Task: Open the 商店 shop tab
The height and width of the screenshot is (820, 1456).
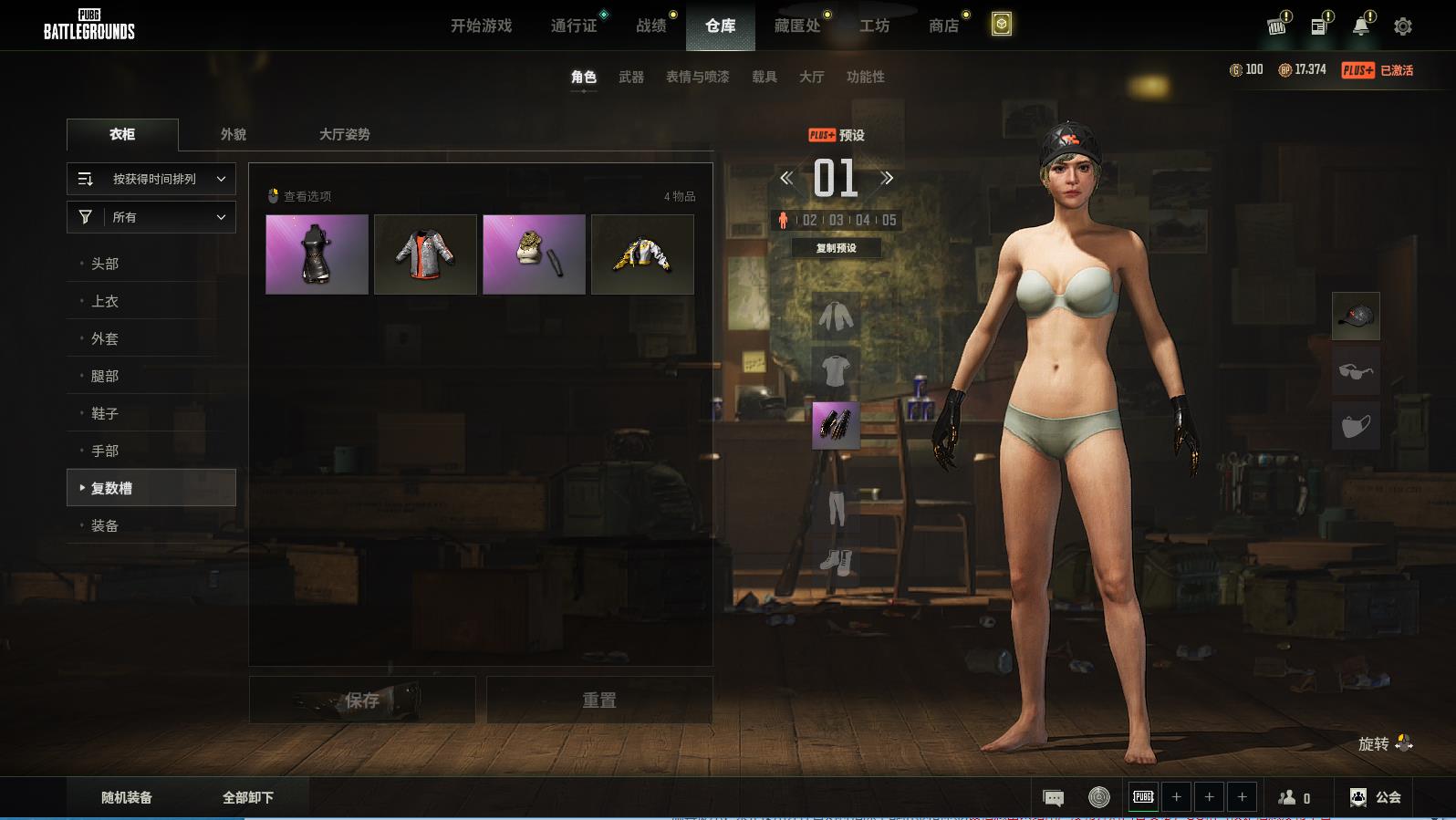Action: click(x=943, y=26)
